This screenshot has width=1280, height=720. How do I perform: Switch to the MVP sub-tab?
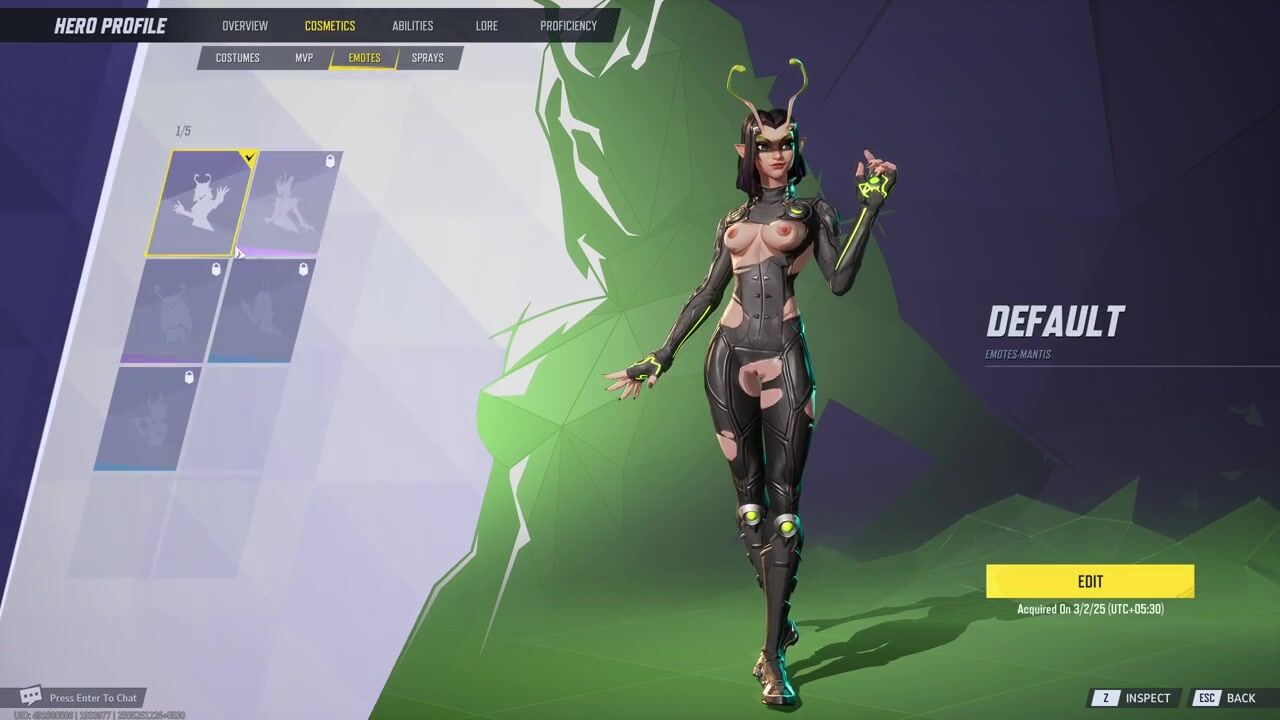click(x=304, y=58)
